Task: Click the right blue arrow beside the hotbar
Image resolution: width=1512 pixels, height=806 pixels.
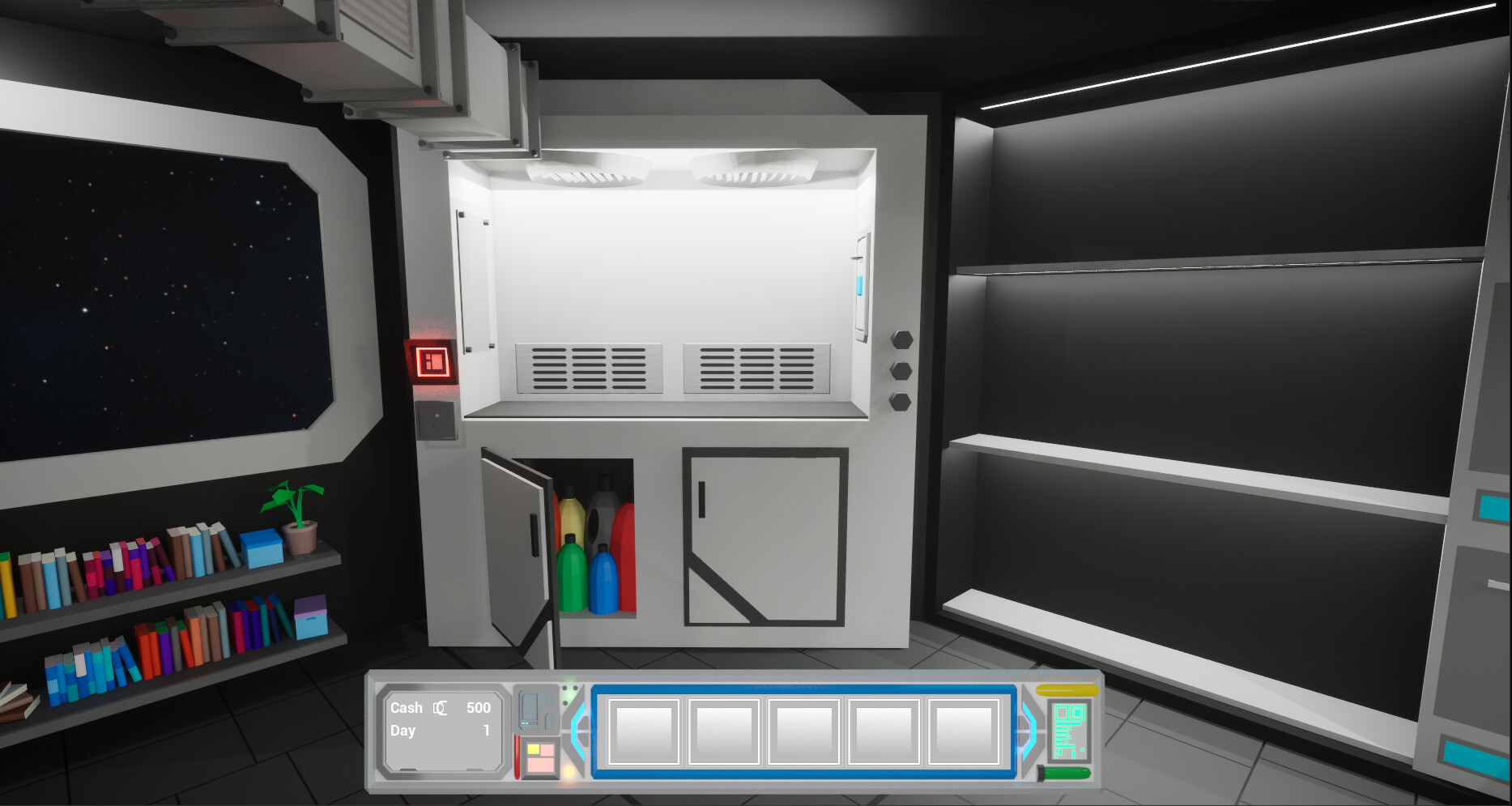Action: (1028, 731)
